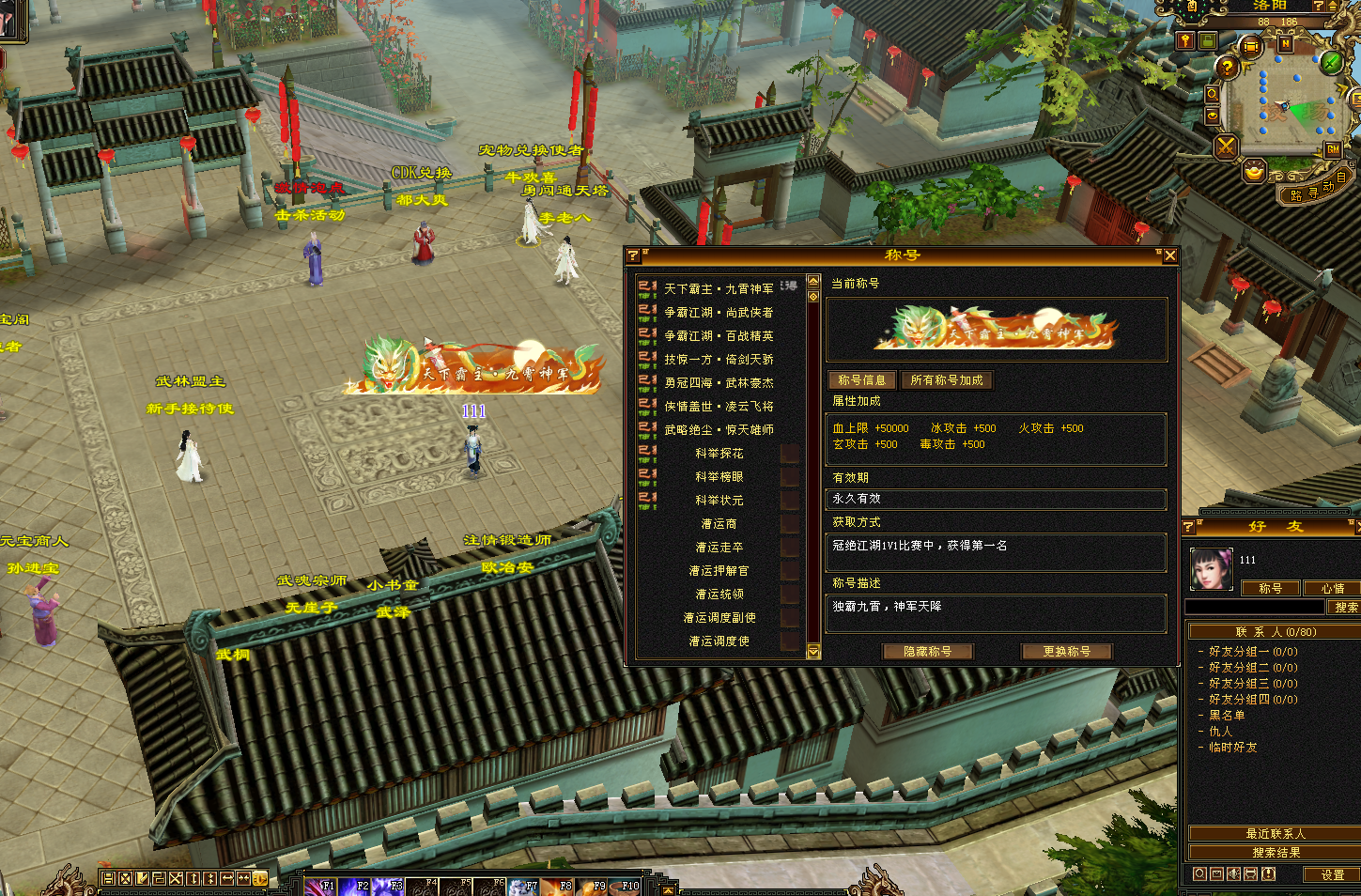Click the friend panel 心情 button
The width and height of the screenshot is (1361, 896).
point(1332,589)
